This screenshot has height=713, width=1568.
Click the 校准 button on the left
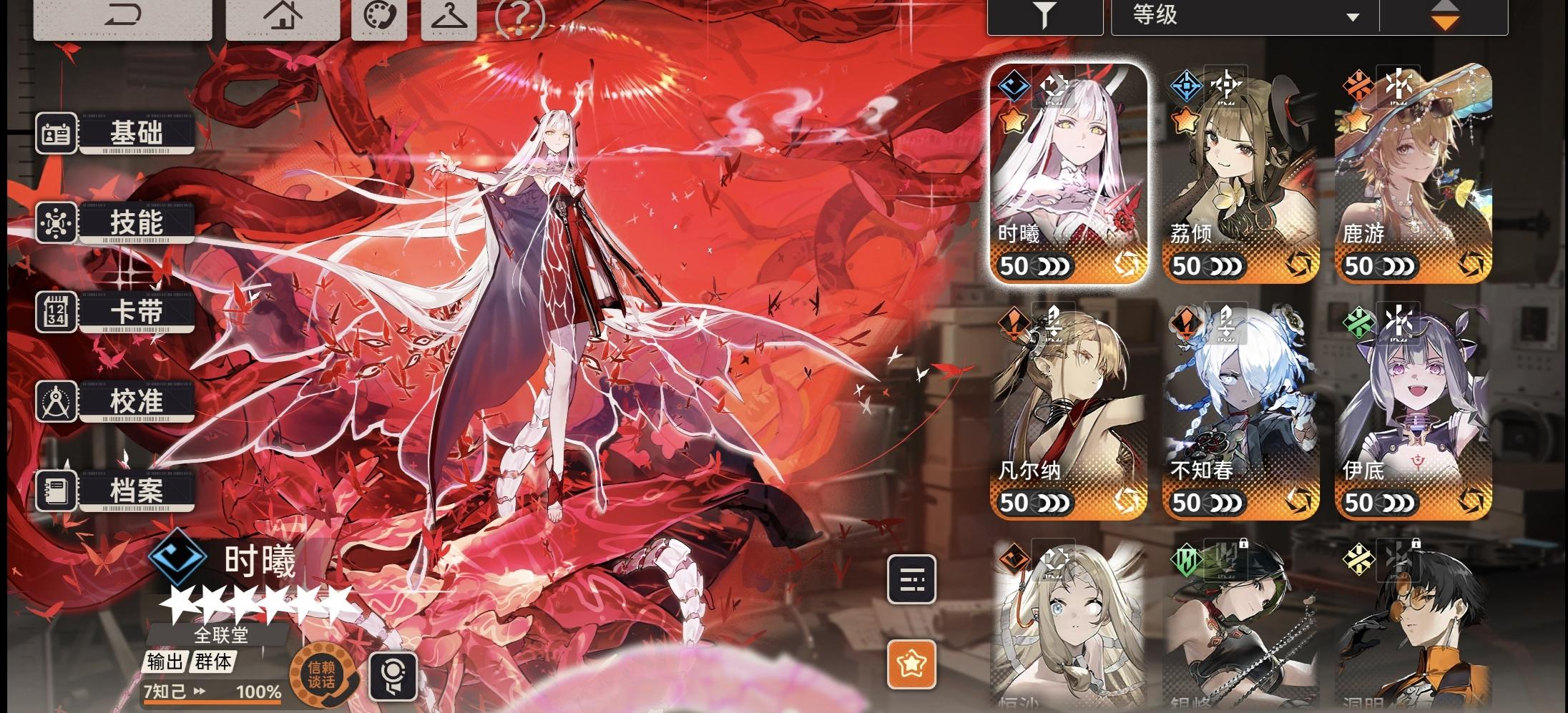point(137,401)
